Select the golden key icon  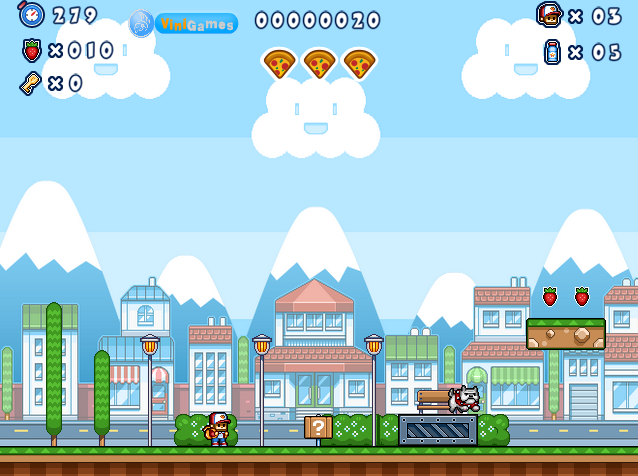tap(30, 83)
